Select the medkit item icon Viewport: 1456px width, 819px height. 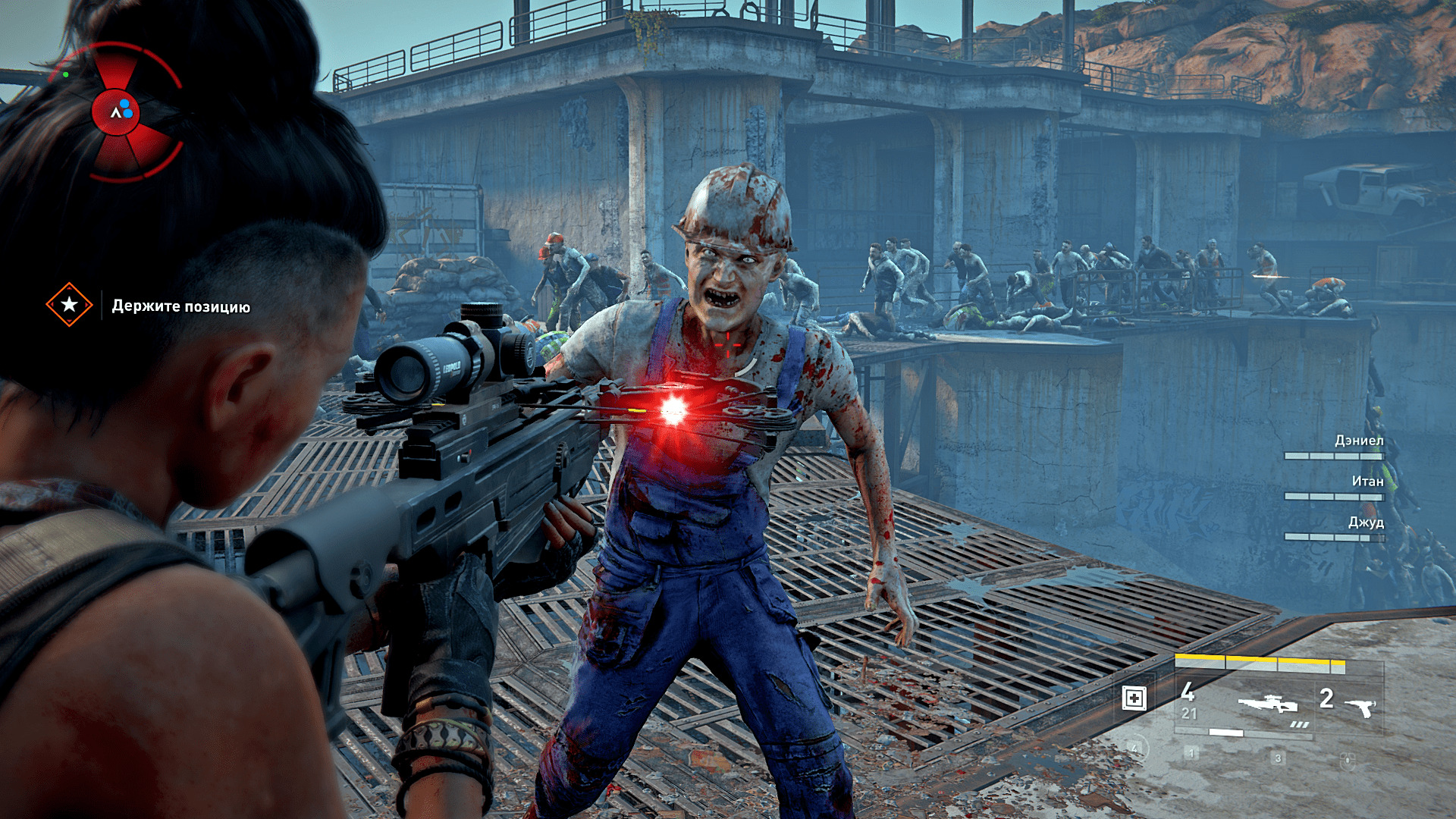click(x=1134, y=698)
